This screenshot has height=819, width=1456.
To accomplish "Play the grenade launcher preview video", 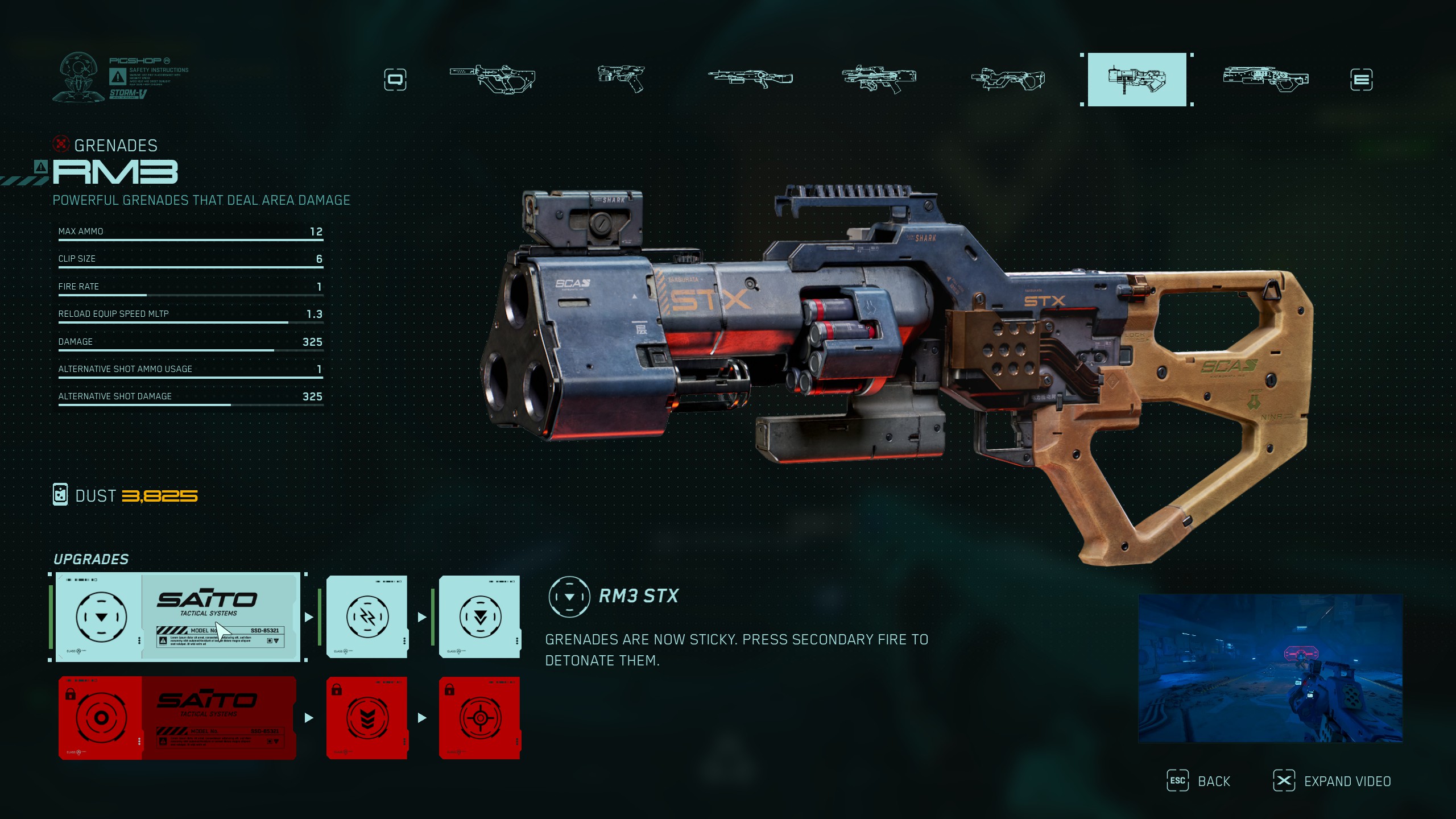I will pyautogui.click(x=1270, y=668).
